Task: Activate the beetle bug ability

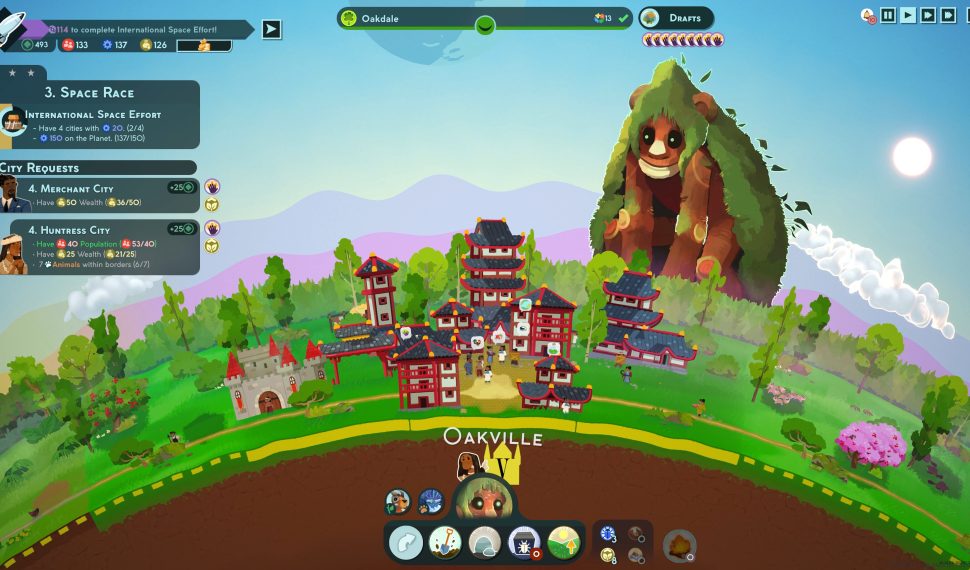Action: [x=525, y=543]
